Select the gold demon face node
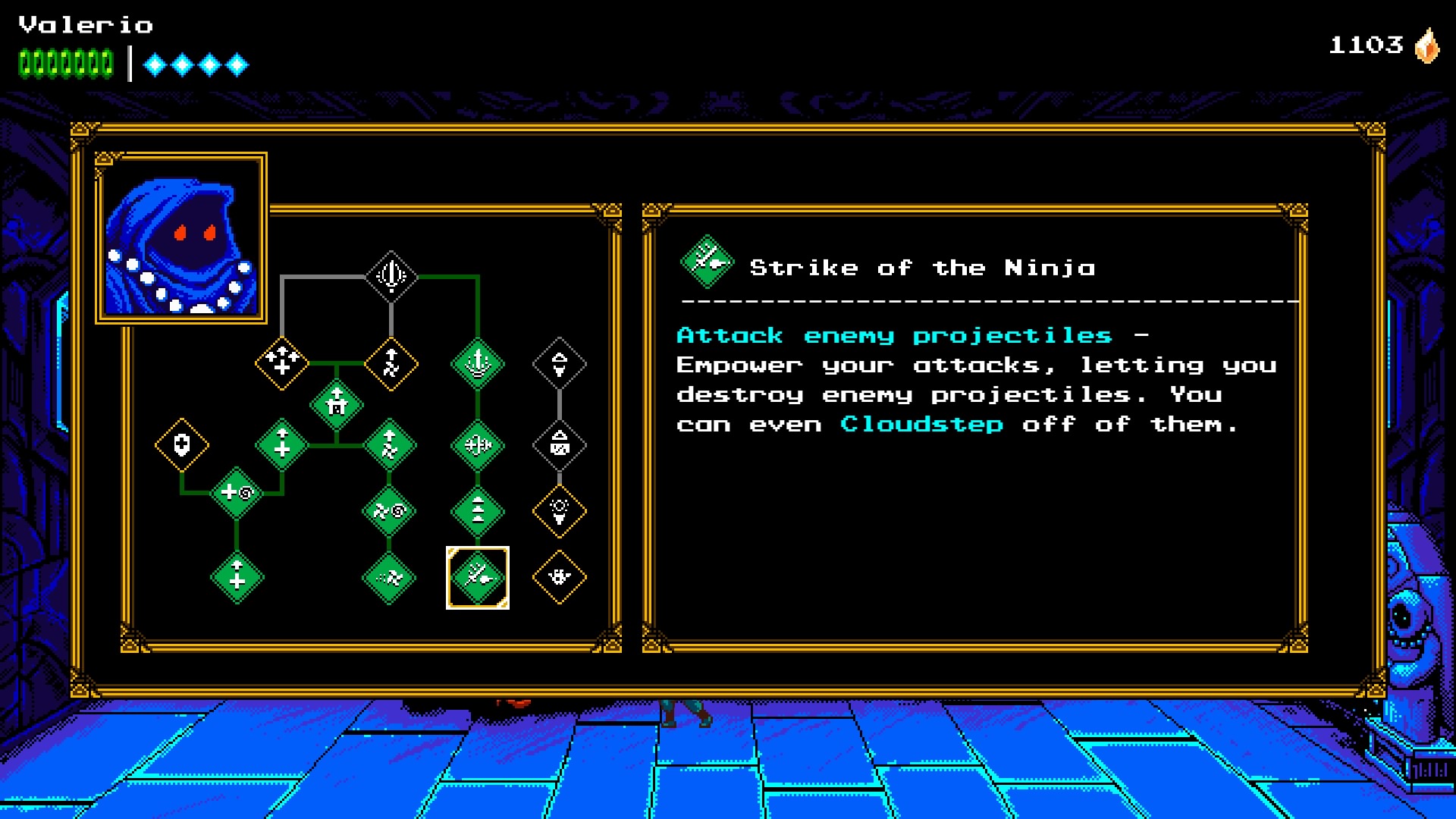This screenshot has width=1456, height=819. pyautogui.click(x=560, y=578)
